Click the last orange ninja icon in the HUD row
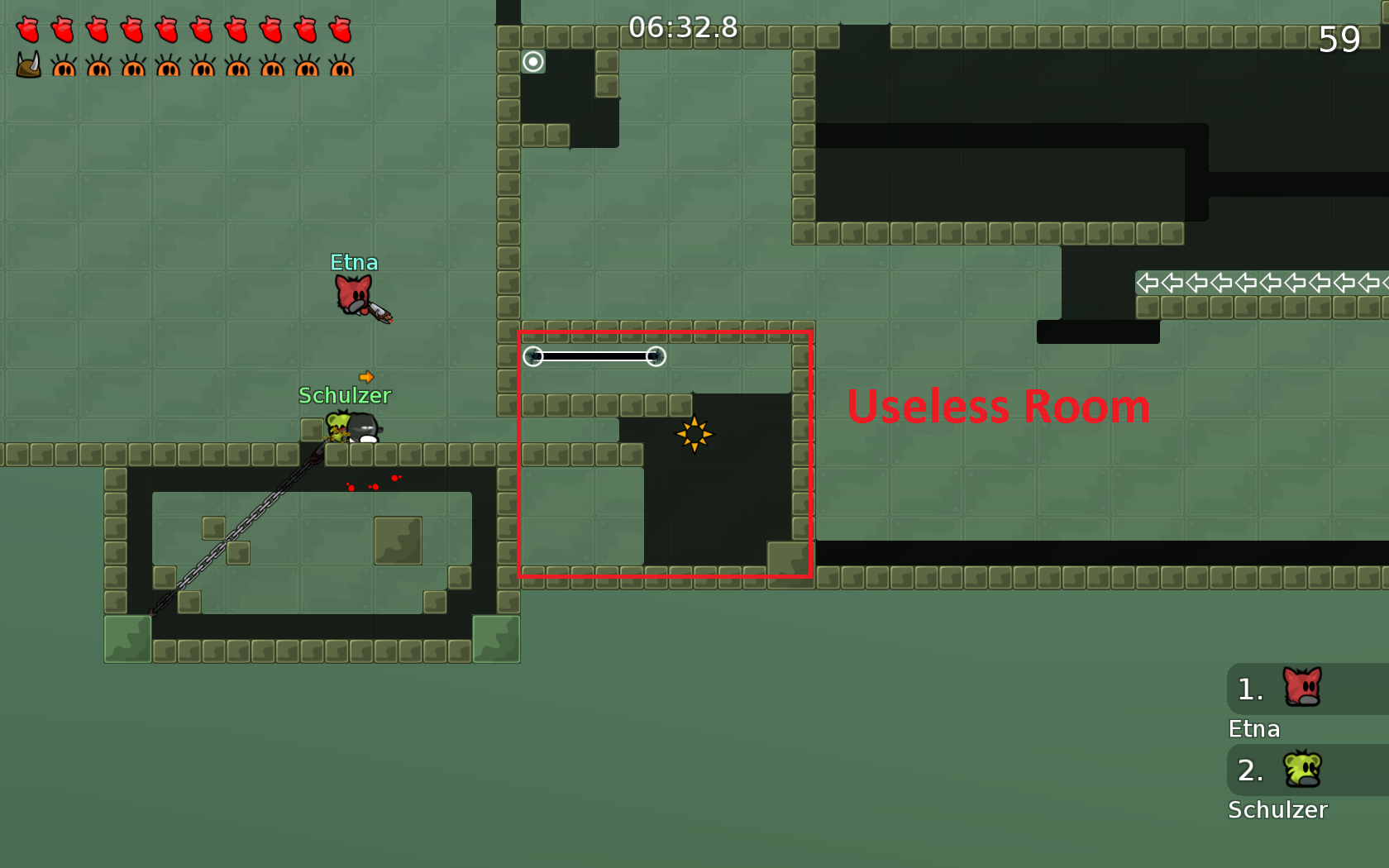1389x868 pixels. 343,70
